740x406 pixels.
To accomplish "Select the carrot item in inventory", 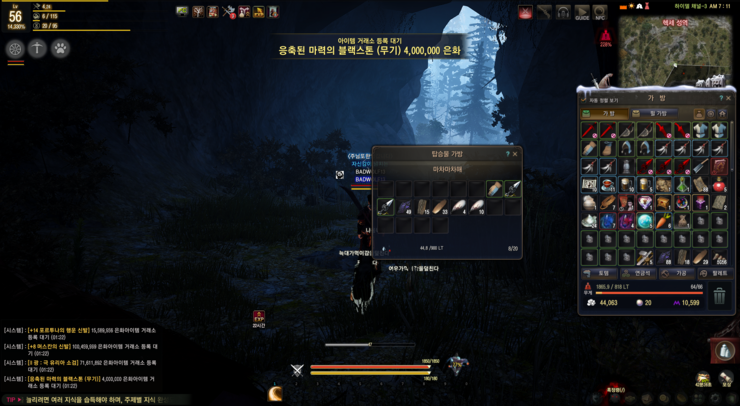I will (662, 220).
